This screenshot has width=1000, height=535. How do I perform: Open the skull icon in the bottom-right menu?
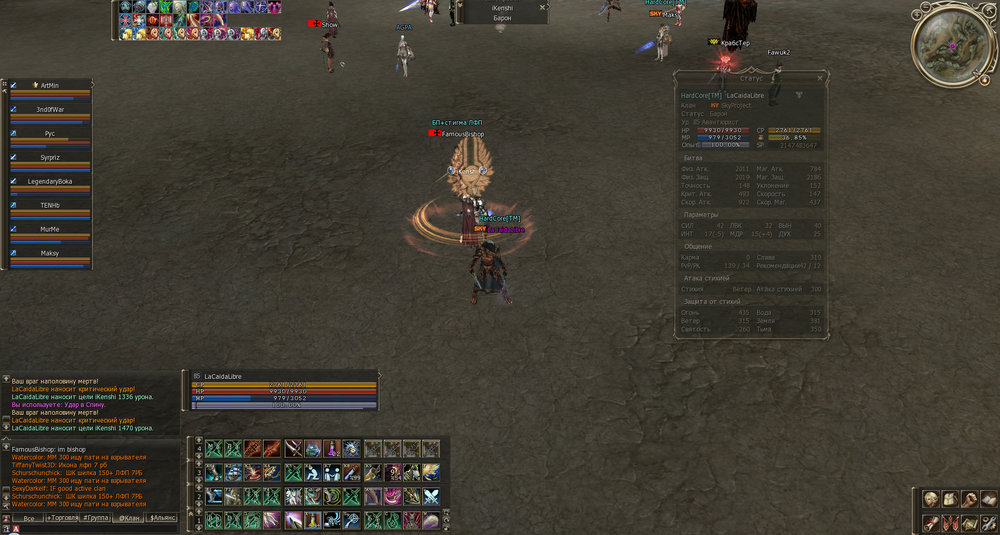931,499
